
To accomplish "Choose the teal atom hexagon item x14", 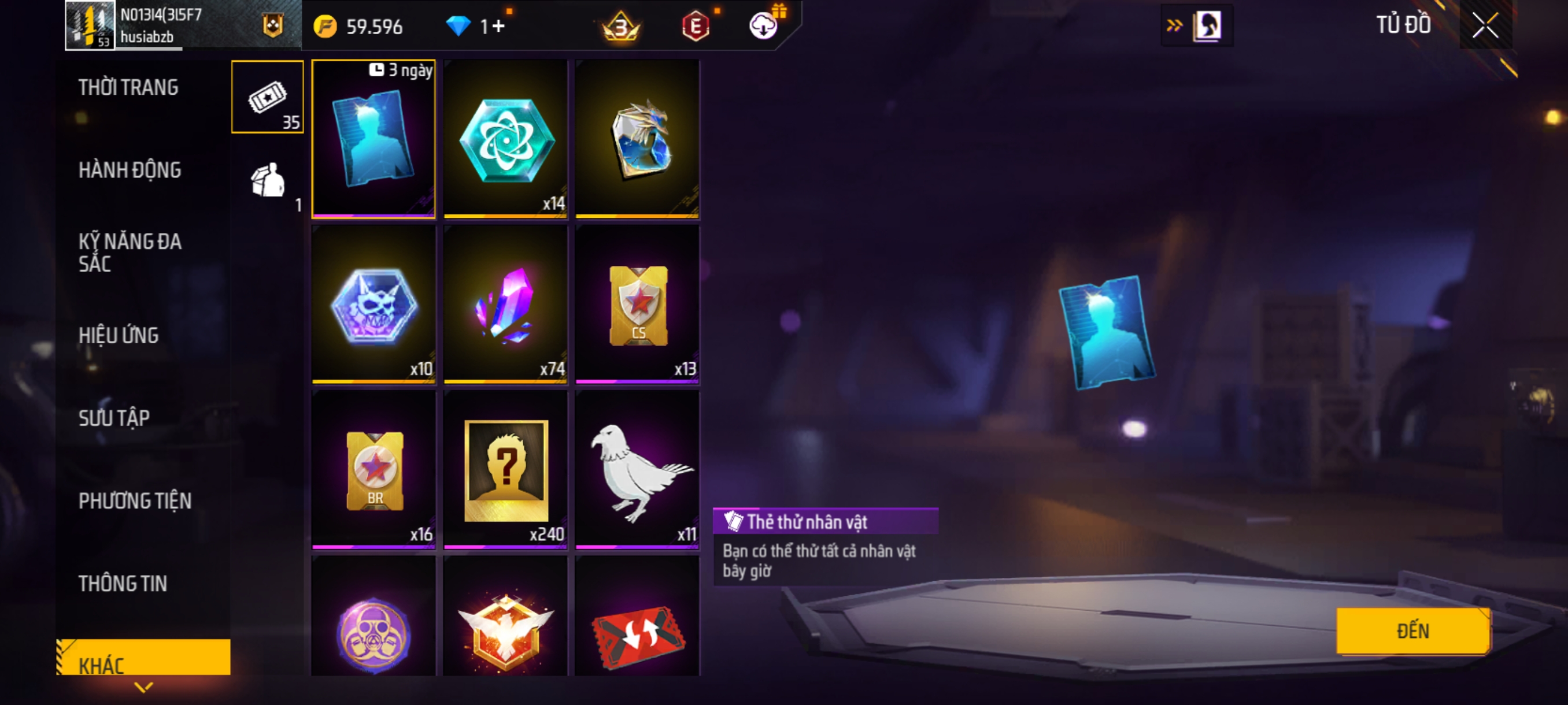I will click(x=505, y=140).
